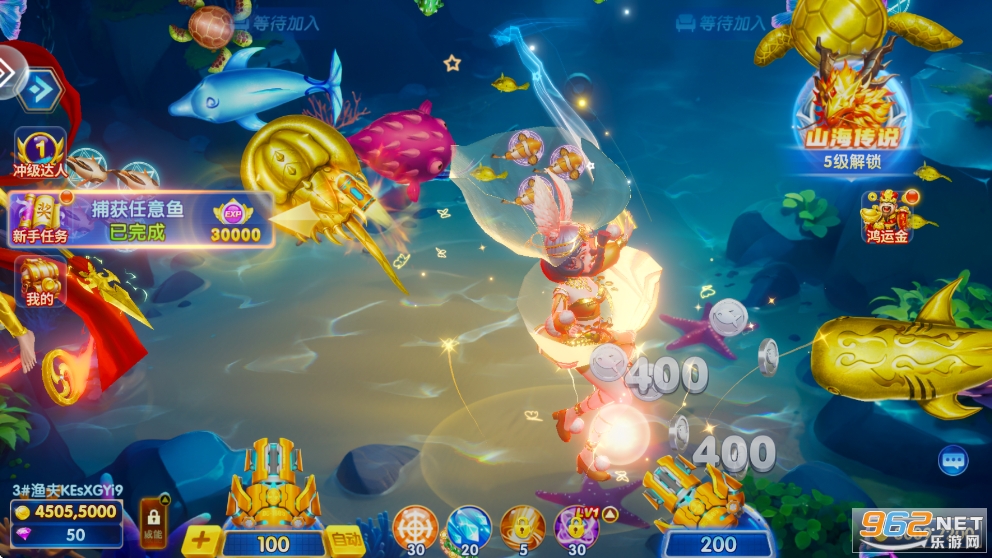This screenshot has width=992, height=558.
Task: Use the blue ice freeze skill
Action: click(468, 528)
